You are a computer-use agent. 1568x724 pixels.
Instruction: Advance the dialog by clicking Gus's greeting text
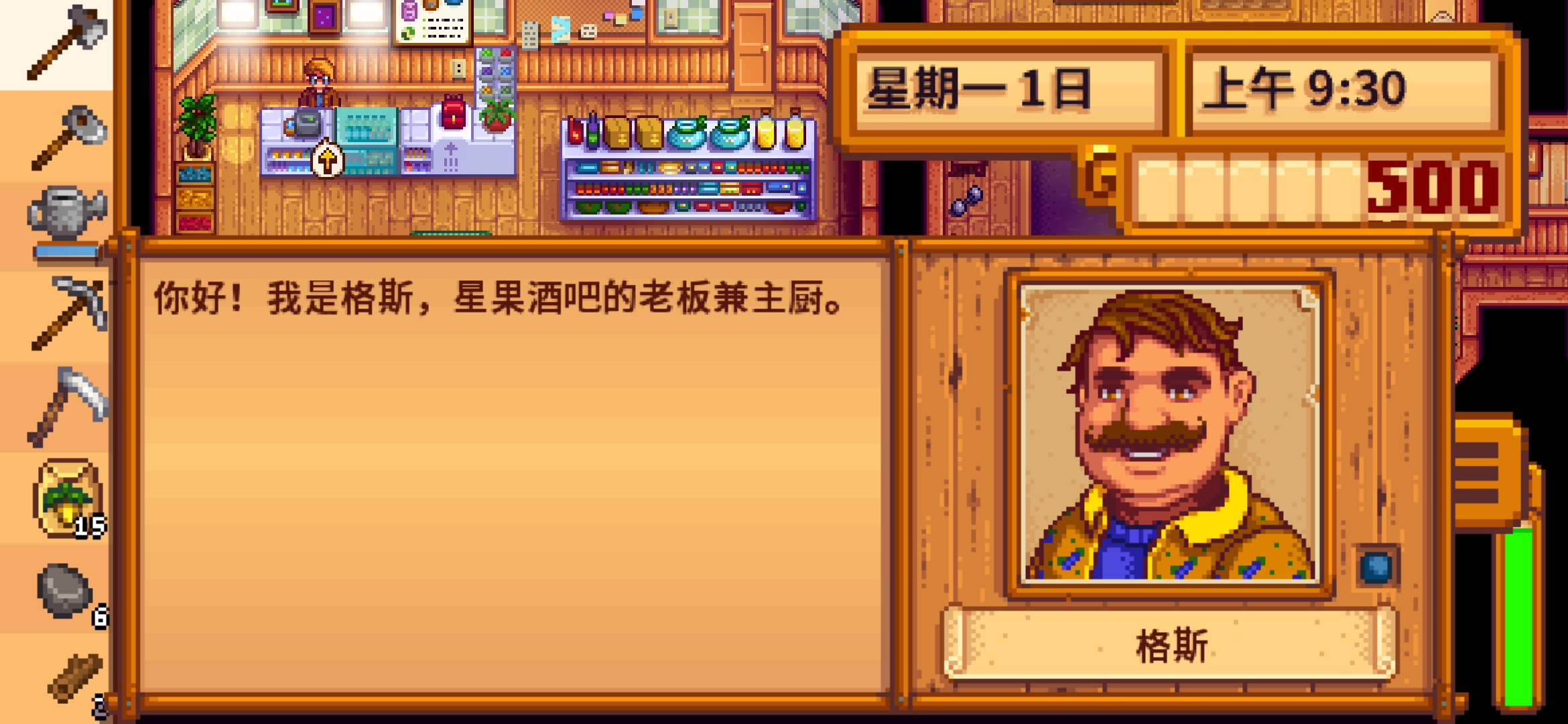click(496, 300)
